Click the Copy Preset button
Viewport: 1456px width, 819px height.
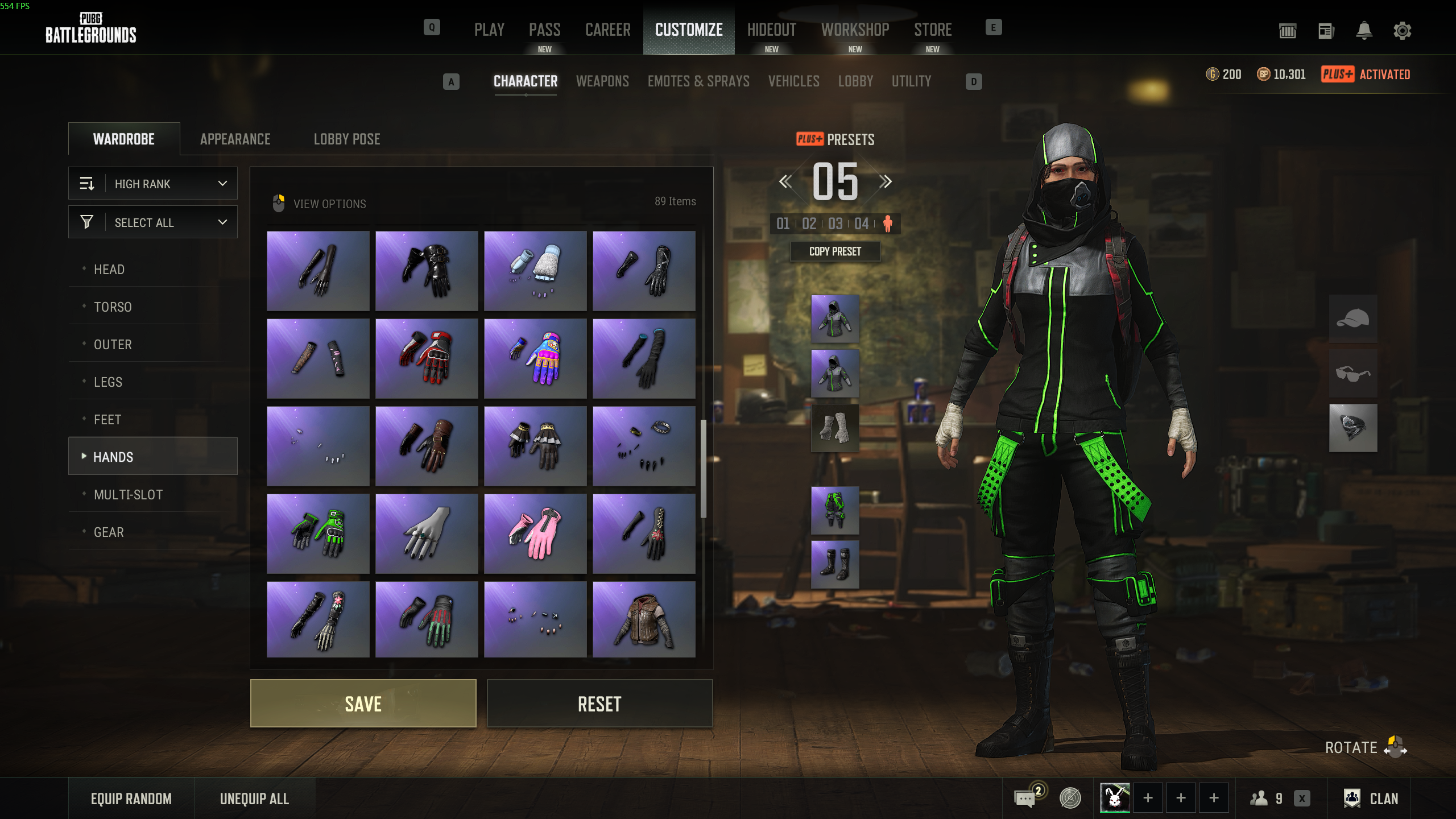(835, 251)
